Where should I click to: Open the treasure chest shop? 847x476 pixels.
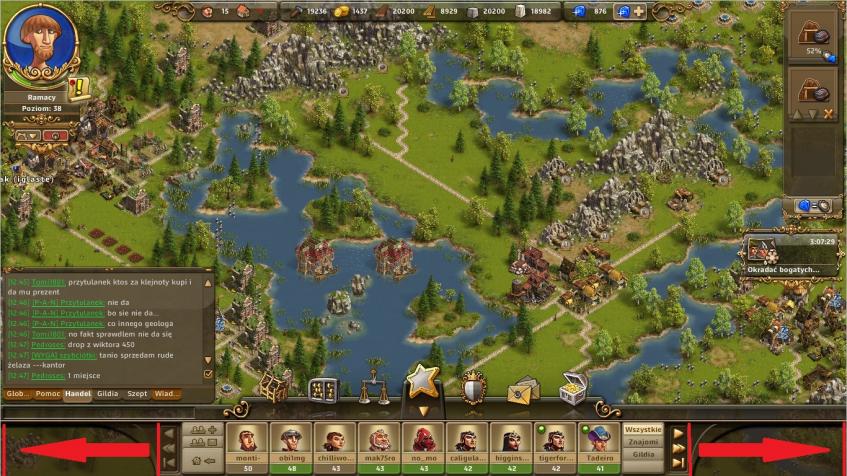572,388
